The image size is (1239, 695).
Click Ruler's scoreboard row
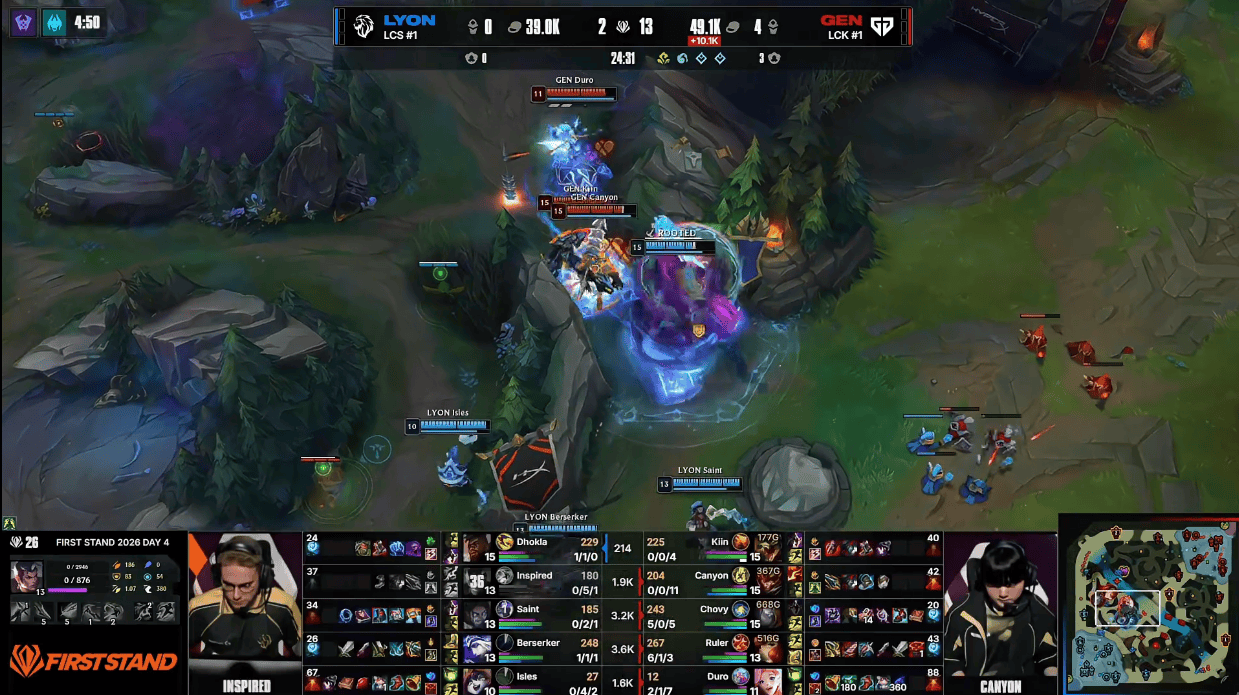[715, 648]
